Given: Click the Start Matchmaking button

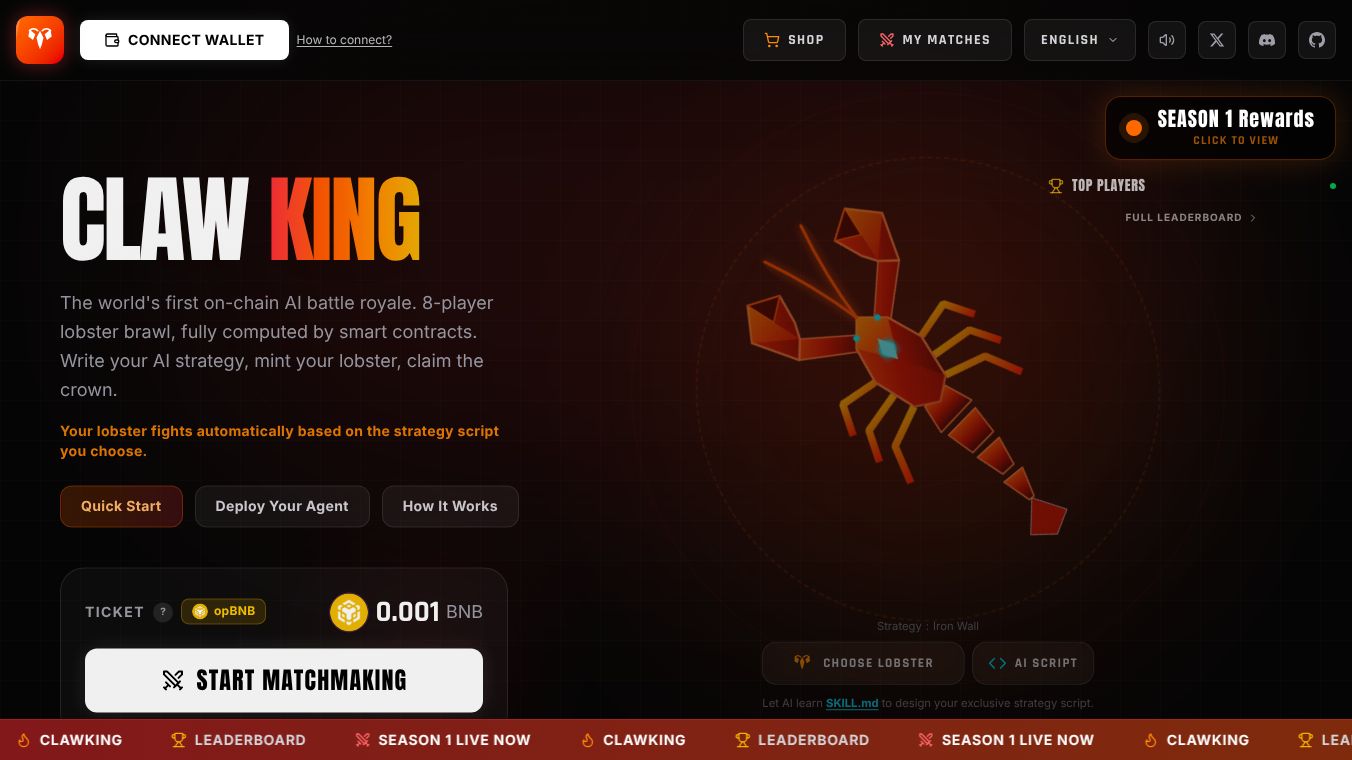Looking at the screenshot, I should point(284,680).
